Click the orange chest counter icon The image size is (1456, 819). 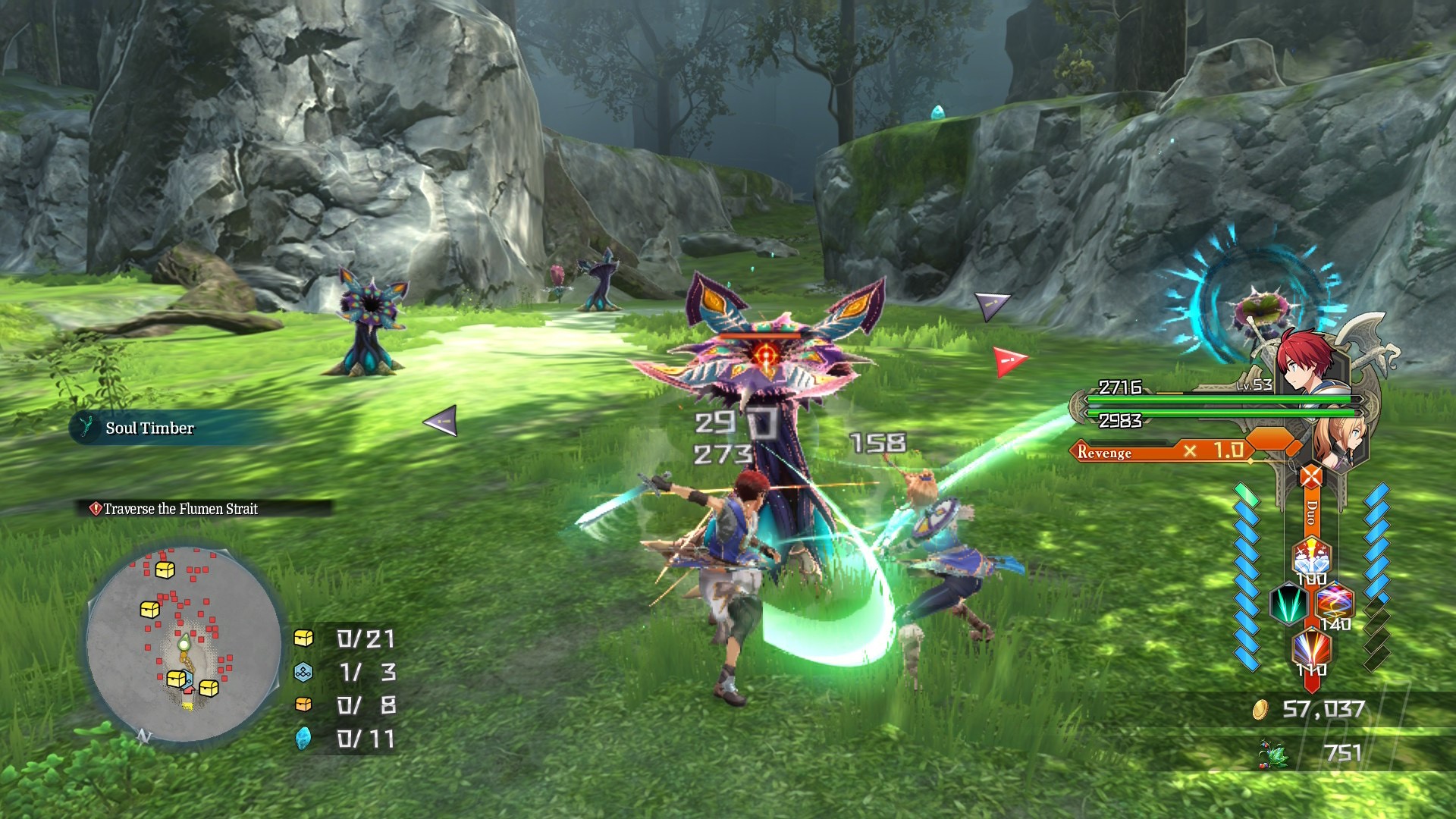tap(303, 704)
